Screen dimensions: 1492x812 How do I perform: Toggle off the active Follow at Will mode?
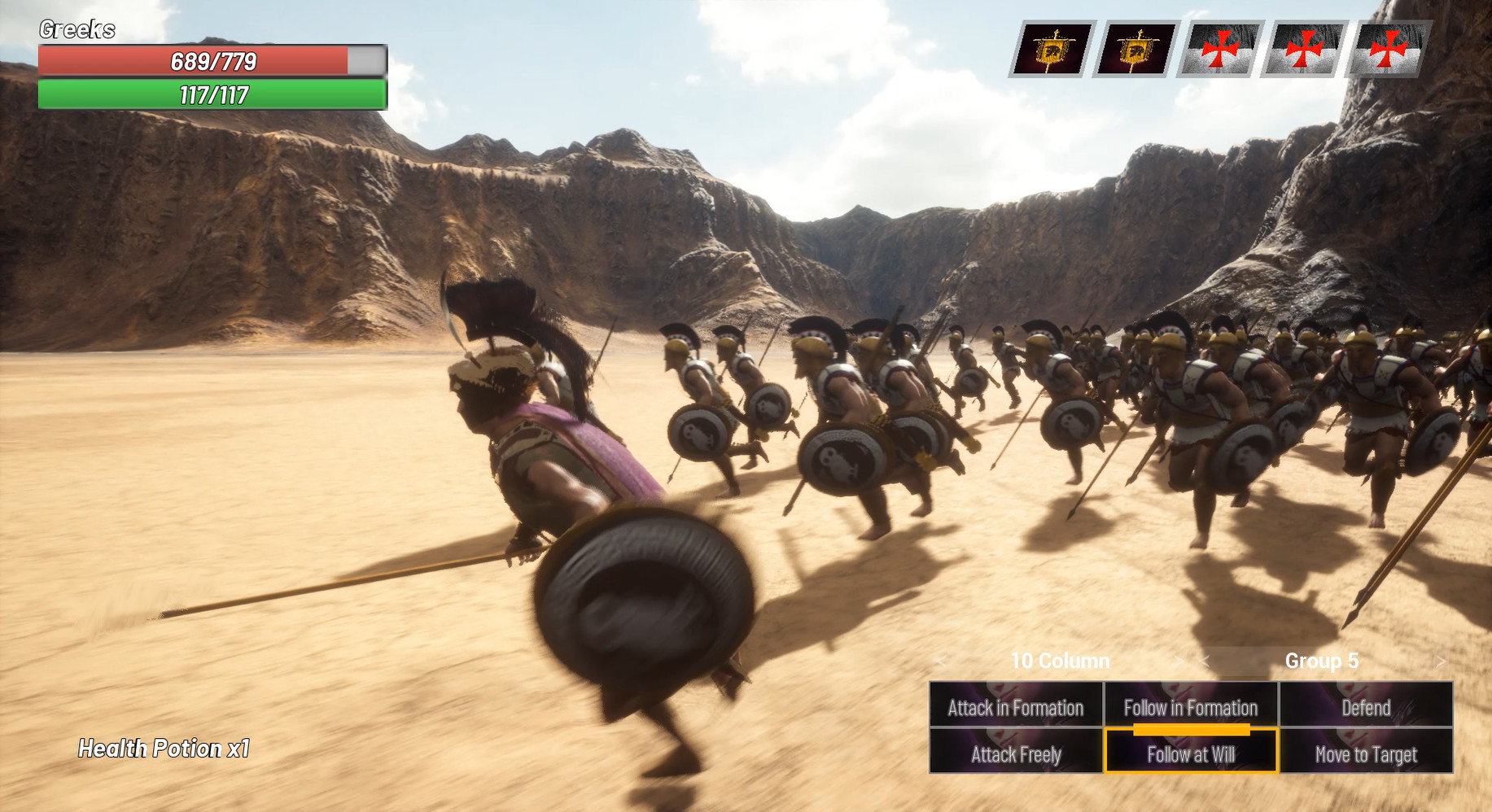[x=1190, y=754]
